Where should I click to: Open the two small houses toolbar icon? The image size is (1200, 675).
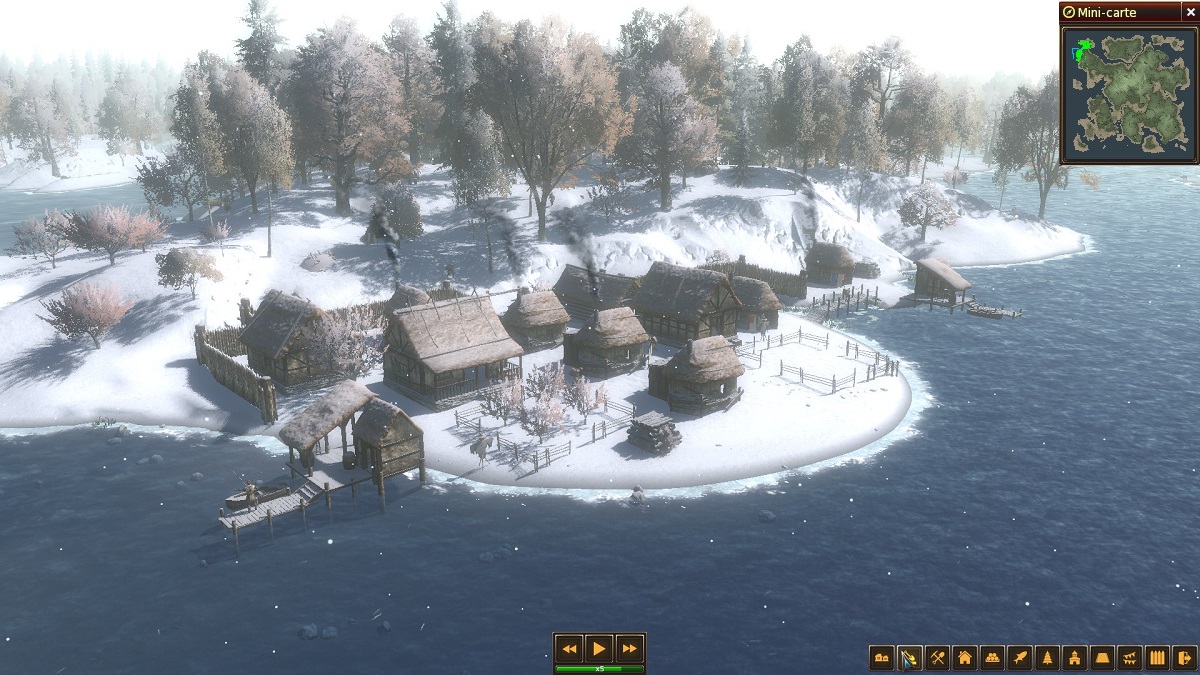click(x=882, y=658)
